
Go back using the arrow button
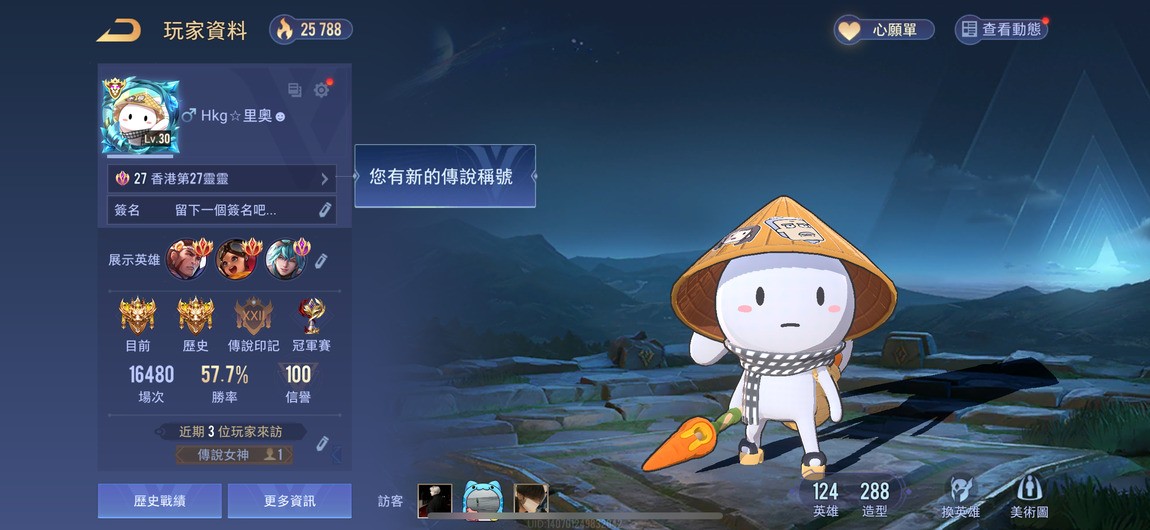click(118, 31)
